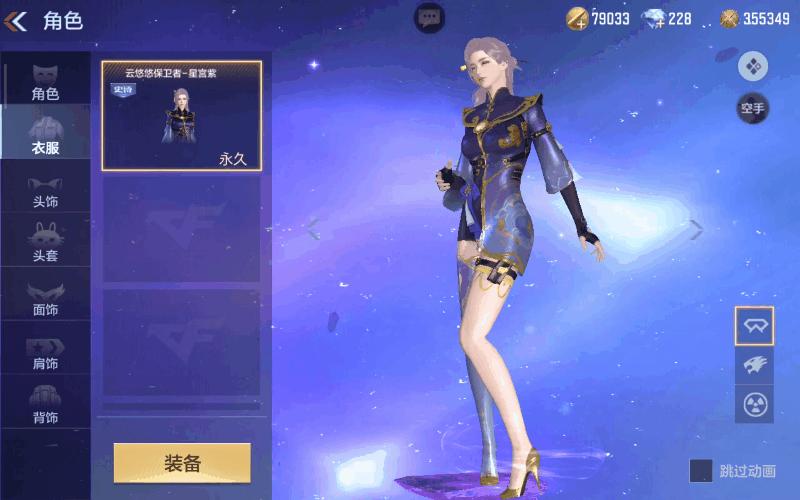Open the 头饰 headwear tab
This screenshot has height=500, width=800.
[x=45, y=188]
